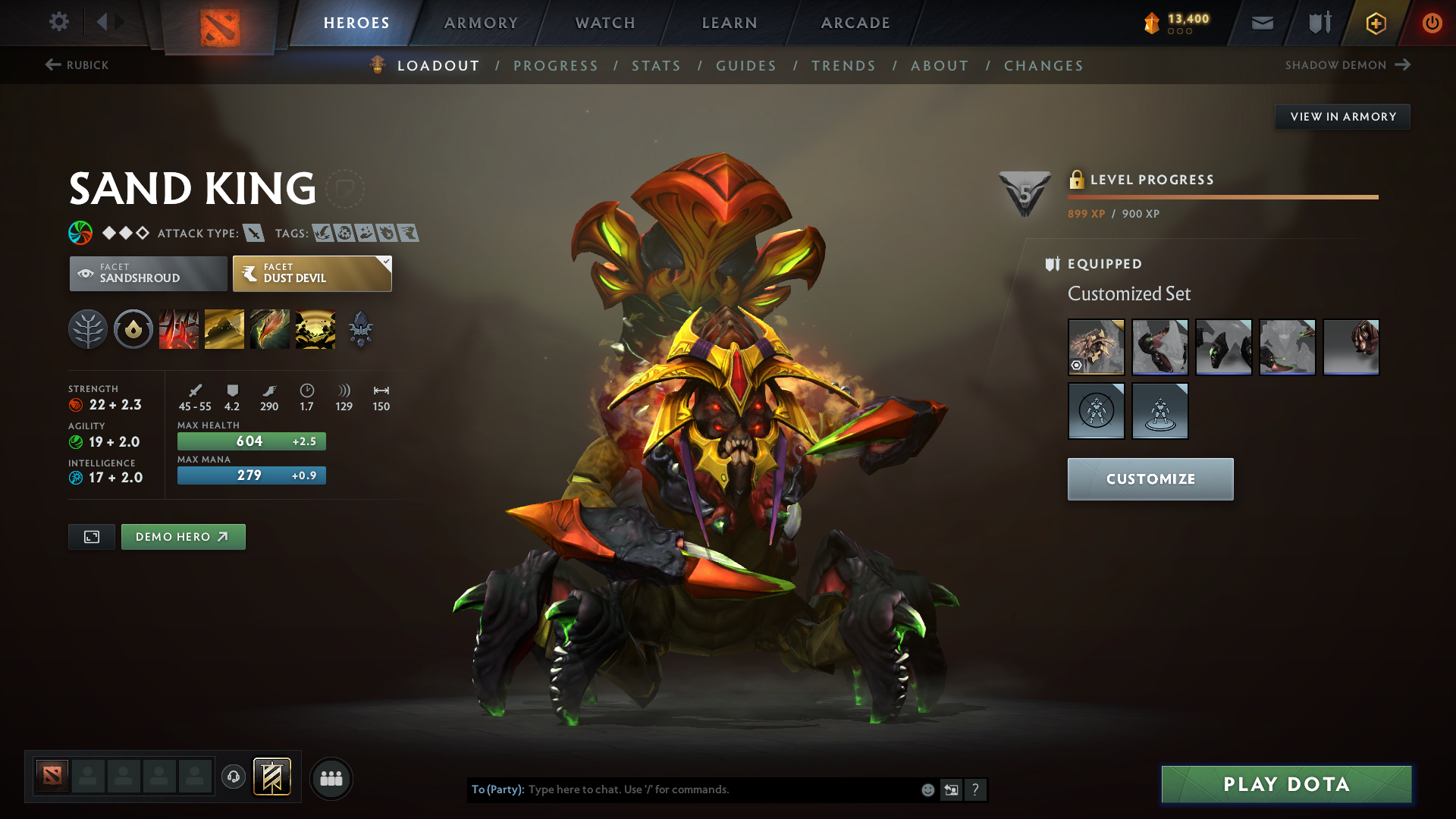The width and height of the screenshot is (1456, 819).
Task: Show the hero Stats page
Action: click(656, 66)
